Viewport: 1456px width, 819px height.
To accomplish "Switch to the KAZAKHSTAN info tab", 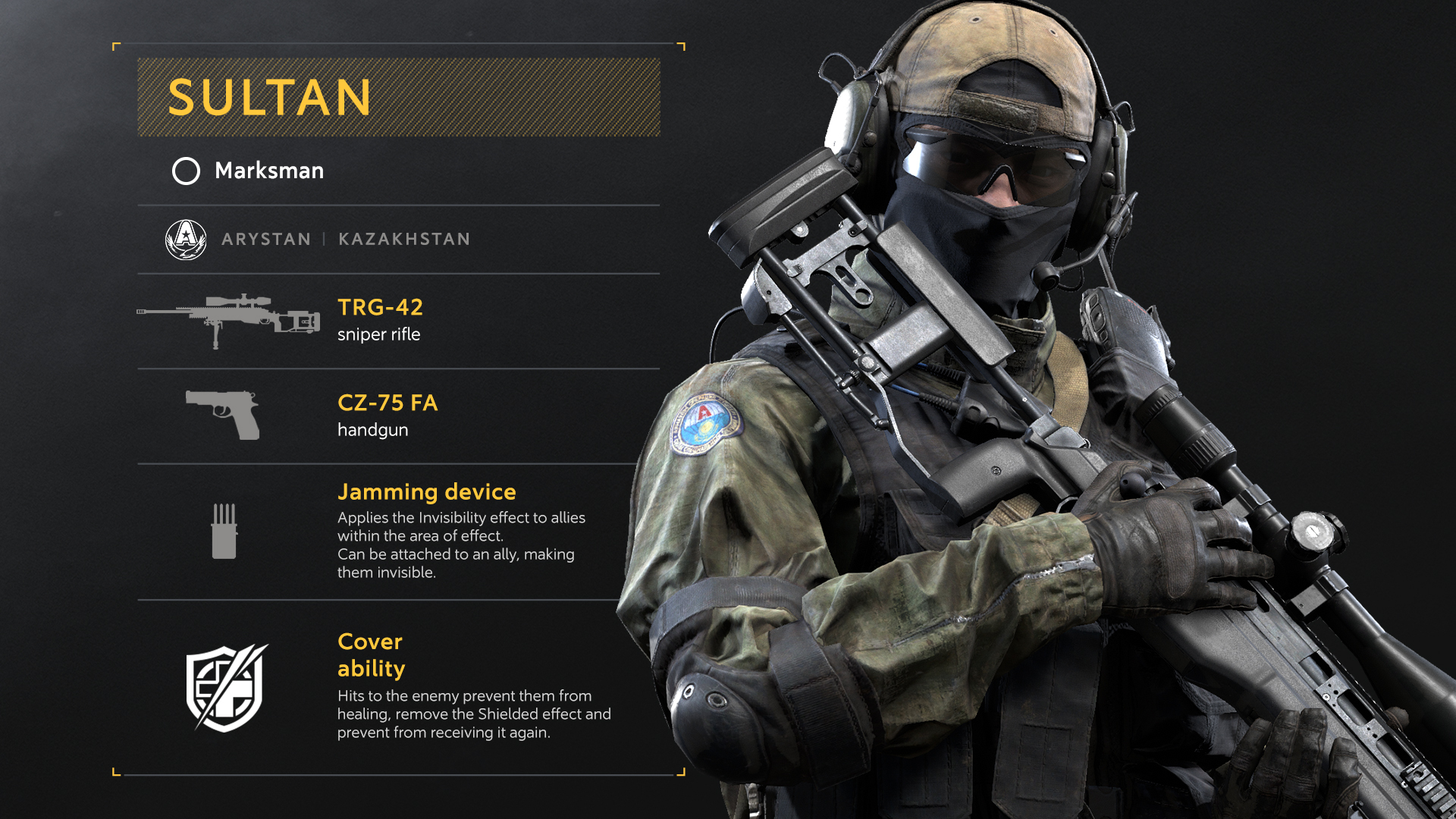I will [403, 238].
